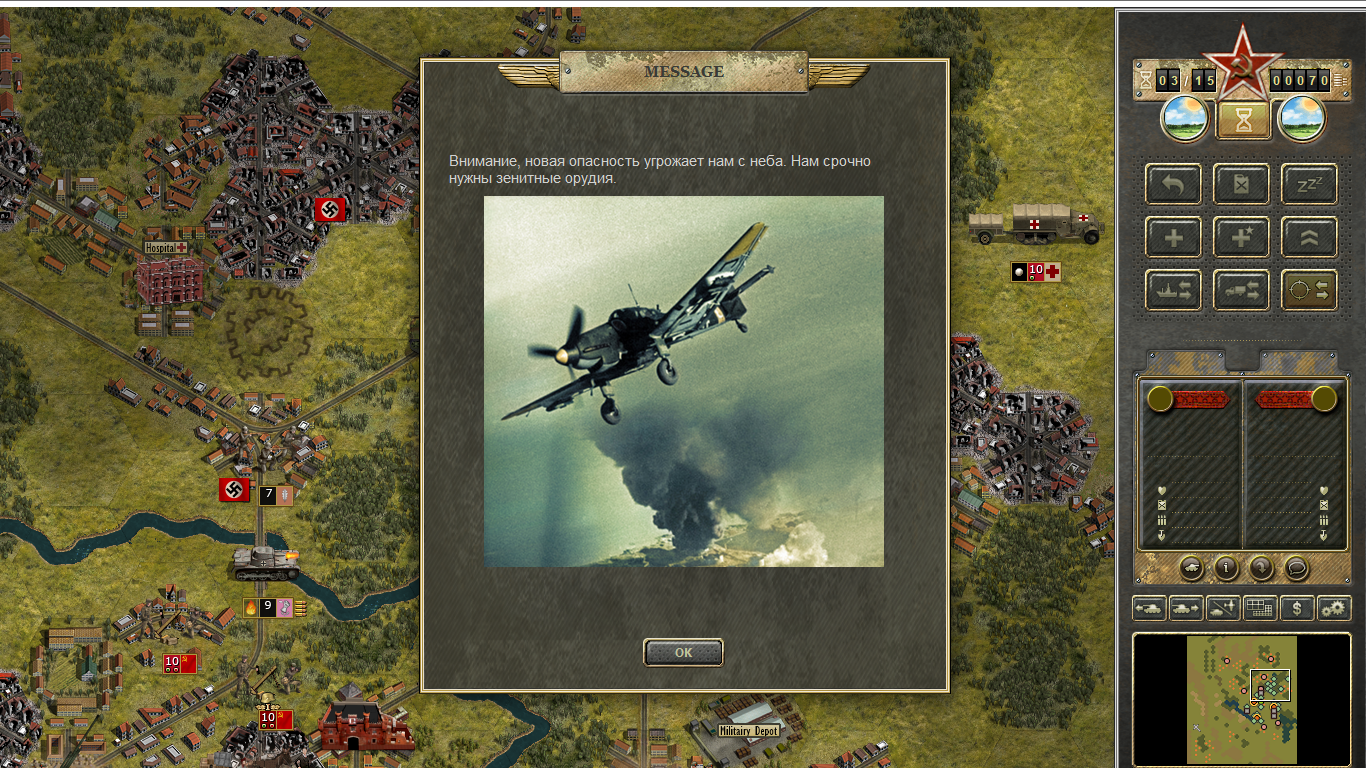Select the previous unit tank arrow
This screenshot has width=1366, height=768.
[x=1149, y=607]
